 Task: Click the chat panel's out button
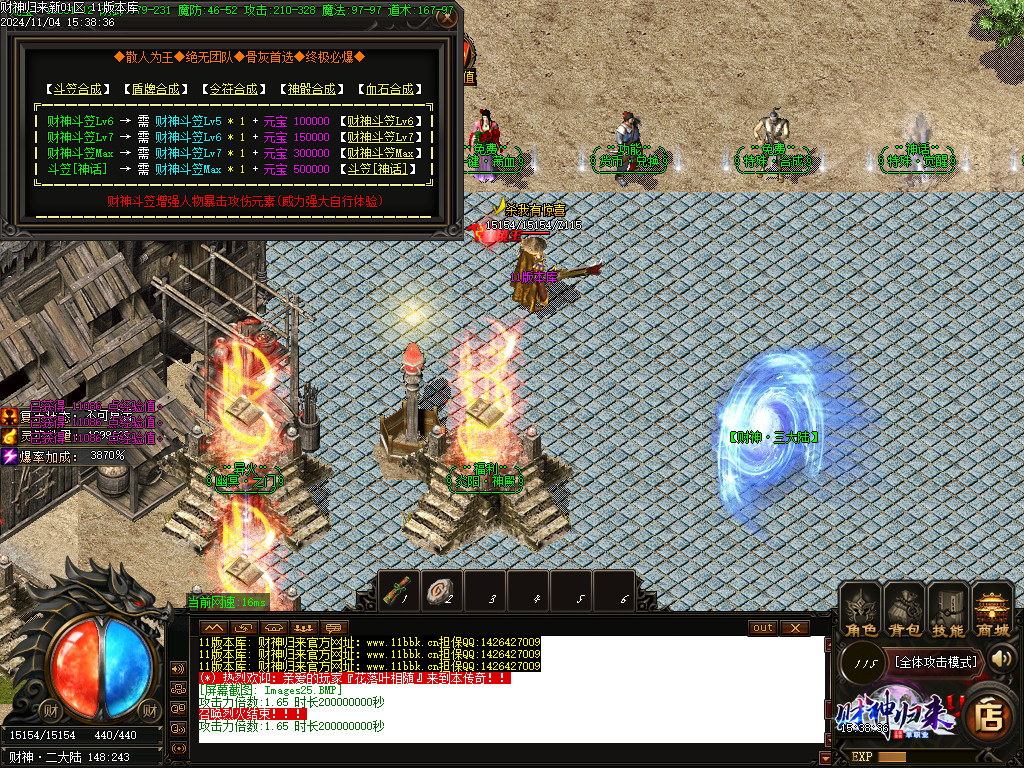(x=762, y=627)
